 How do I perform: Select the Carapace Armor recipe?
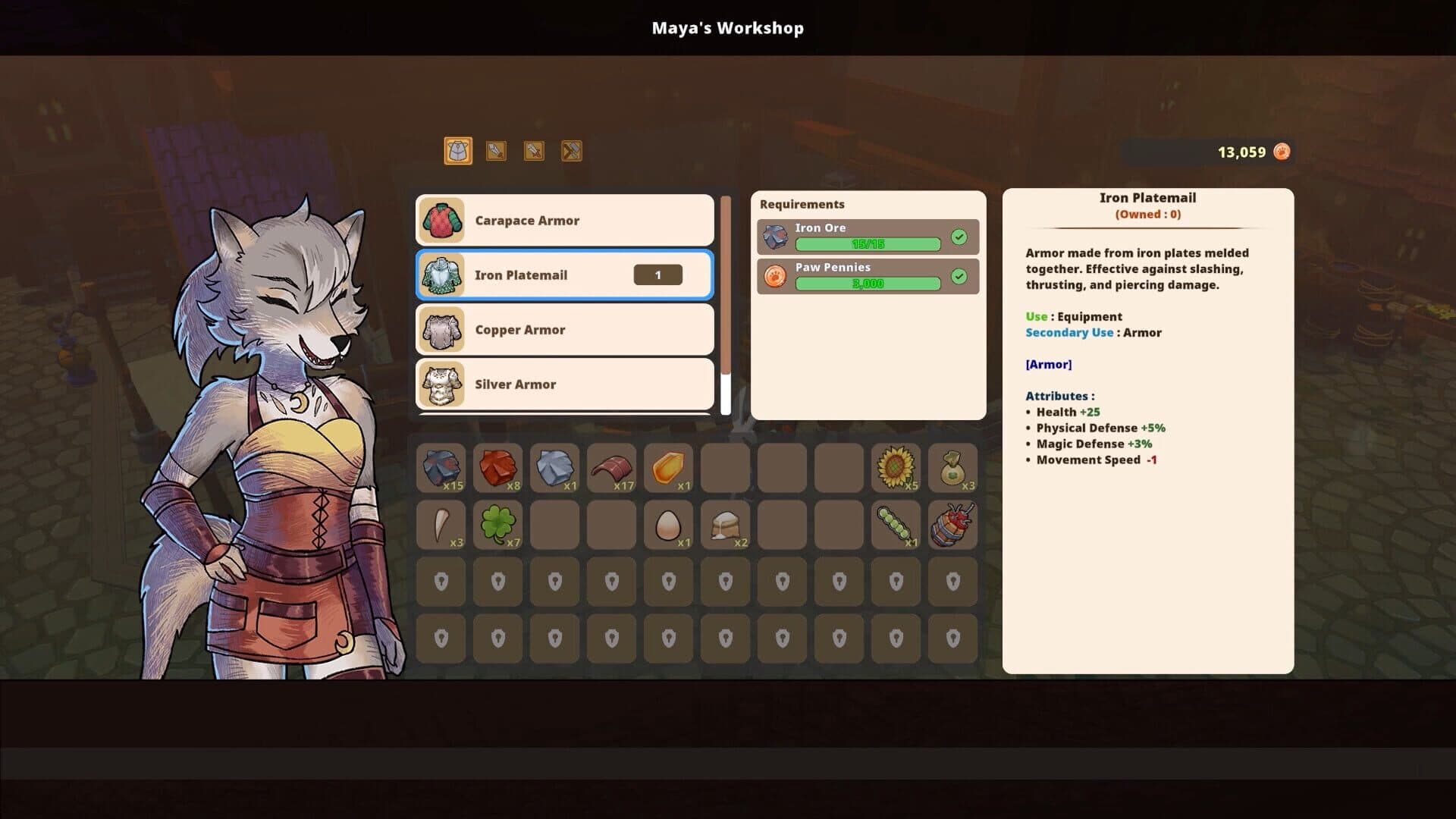(564, 220)
